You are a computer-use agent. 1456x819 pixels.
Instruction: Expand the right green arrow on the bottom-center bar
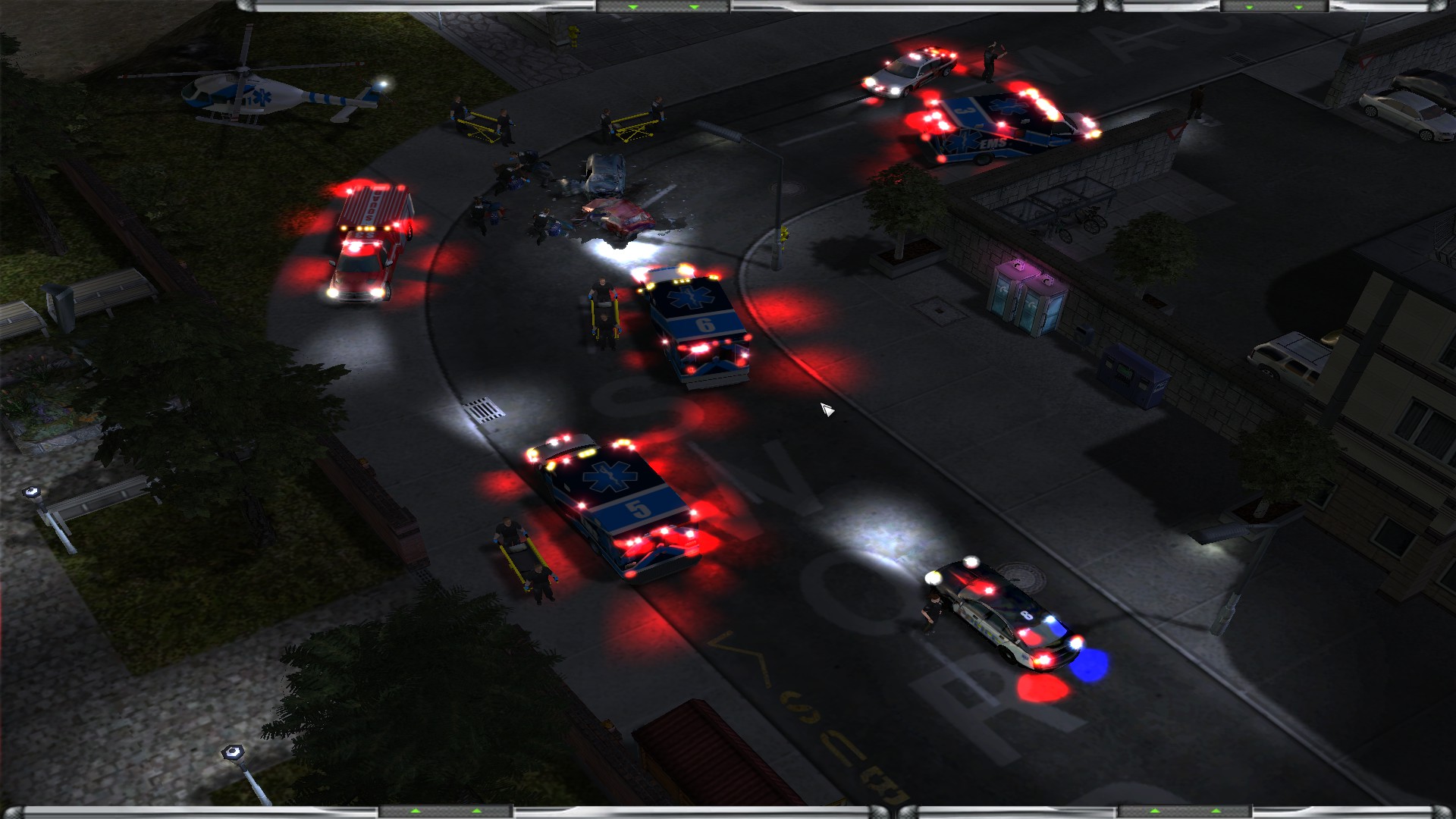[x=476, y=811]
